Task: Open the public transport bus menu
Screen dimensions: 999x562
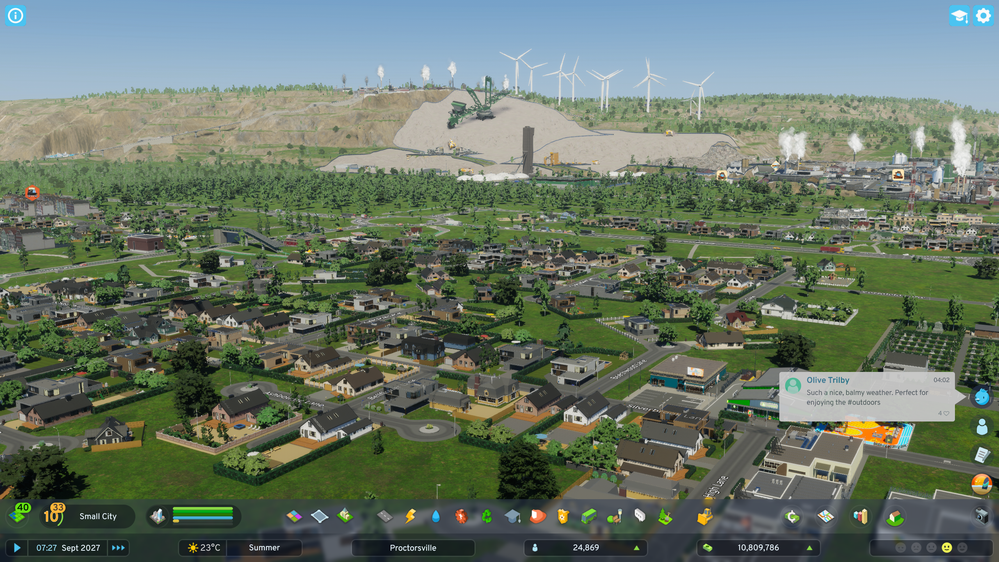Action: (589, 516)
